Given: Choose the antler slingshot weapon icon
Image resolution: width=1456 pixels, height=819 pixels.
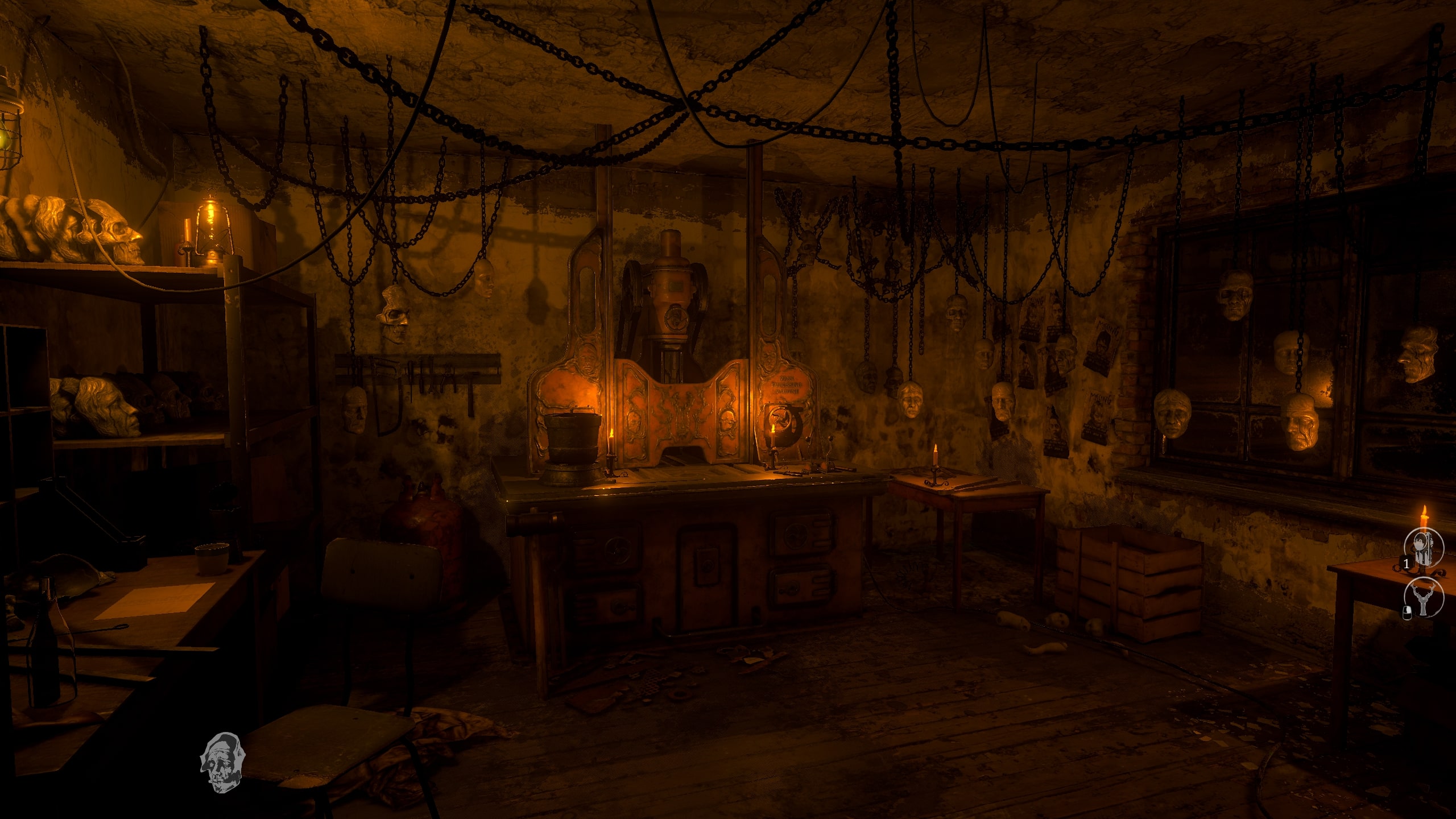Looking at the screenshot, I should (1424, 598).
